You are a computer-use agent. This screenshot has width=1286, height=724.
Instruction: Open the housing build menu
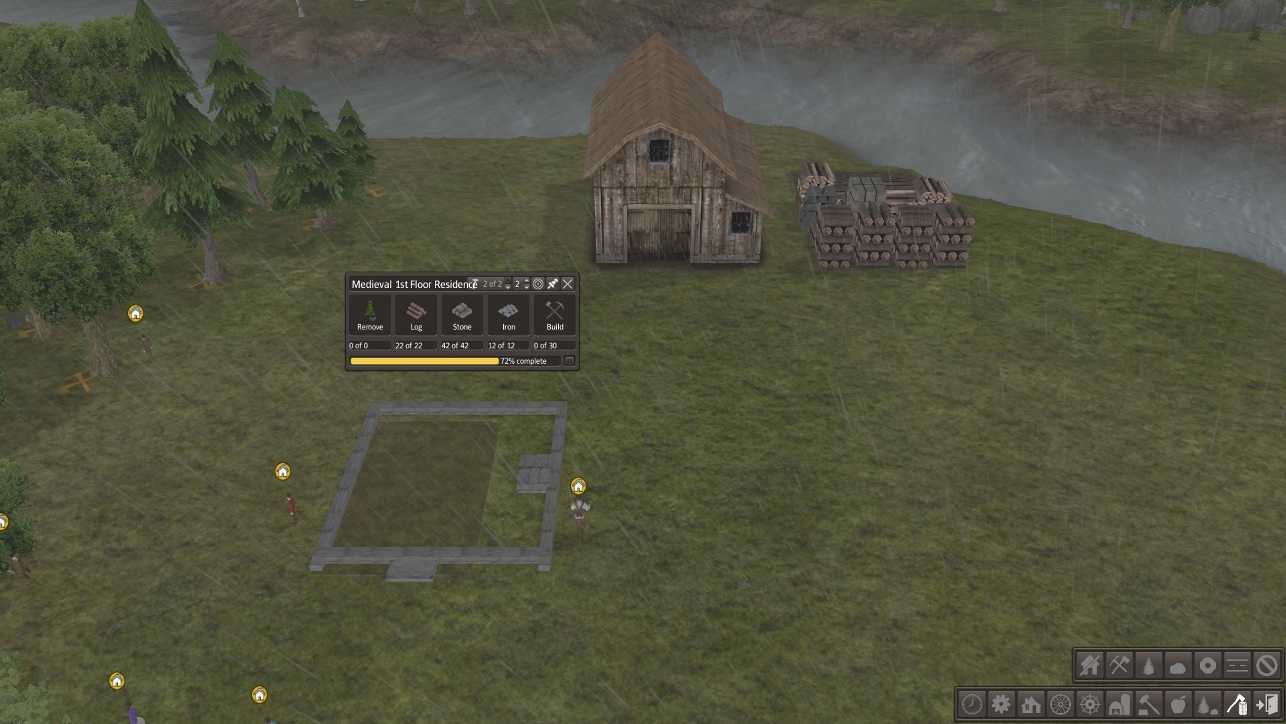click(1031, 704)
